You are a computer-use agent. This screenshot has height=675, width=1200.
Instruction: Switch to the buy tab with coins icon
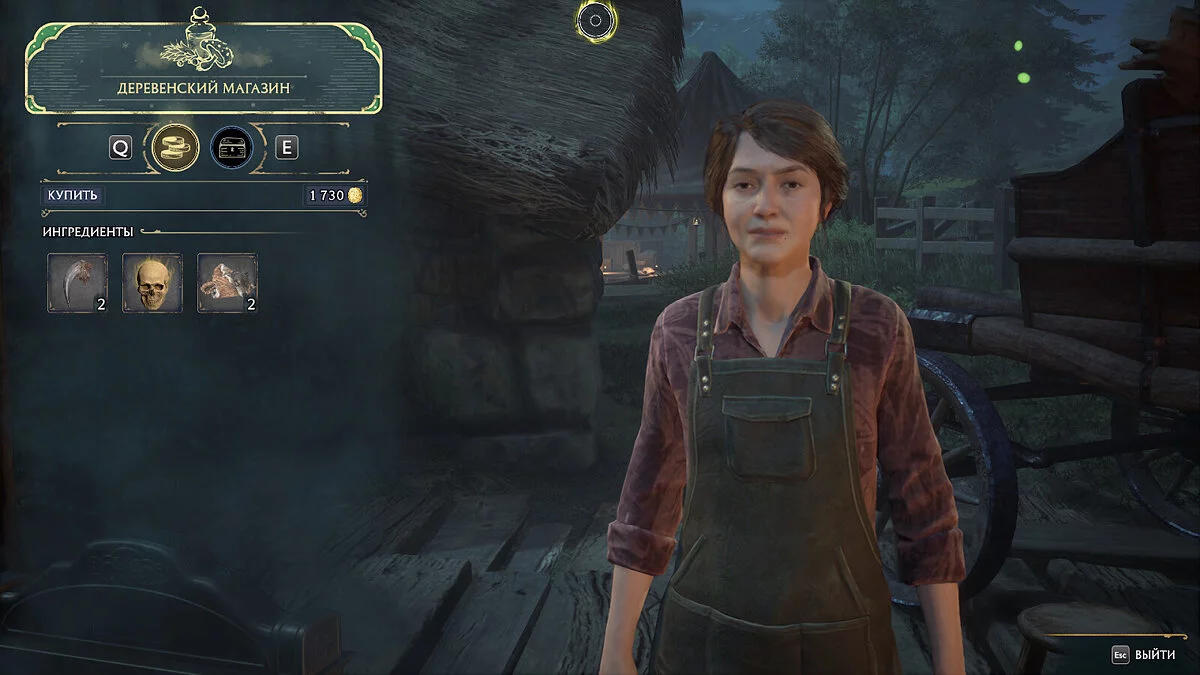(x=174, y=148)
